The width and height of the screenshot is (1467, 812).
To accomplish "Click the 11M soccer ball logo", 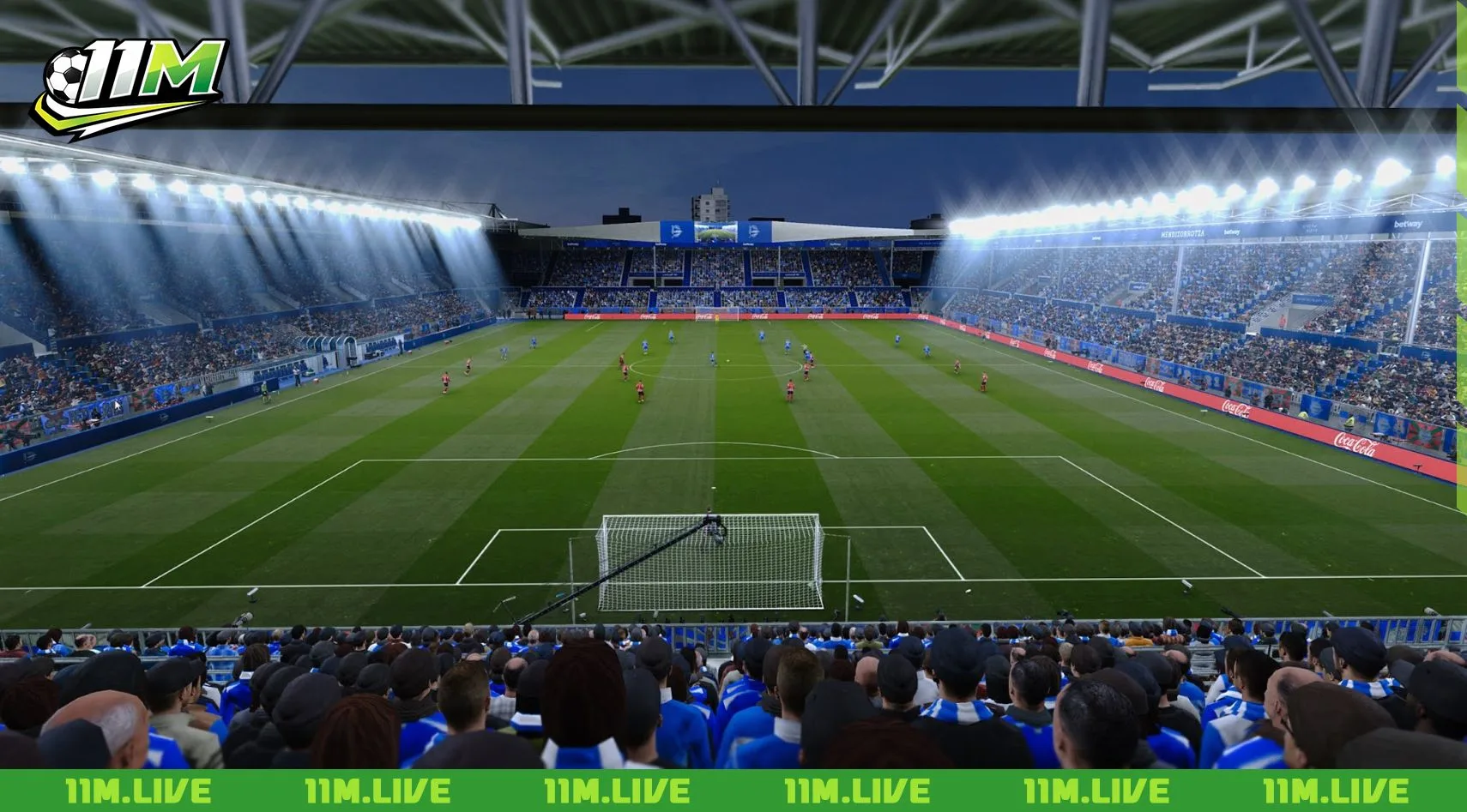I will point(129,86).
